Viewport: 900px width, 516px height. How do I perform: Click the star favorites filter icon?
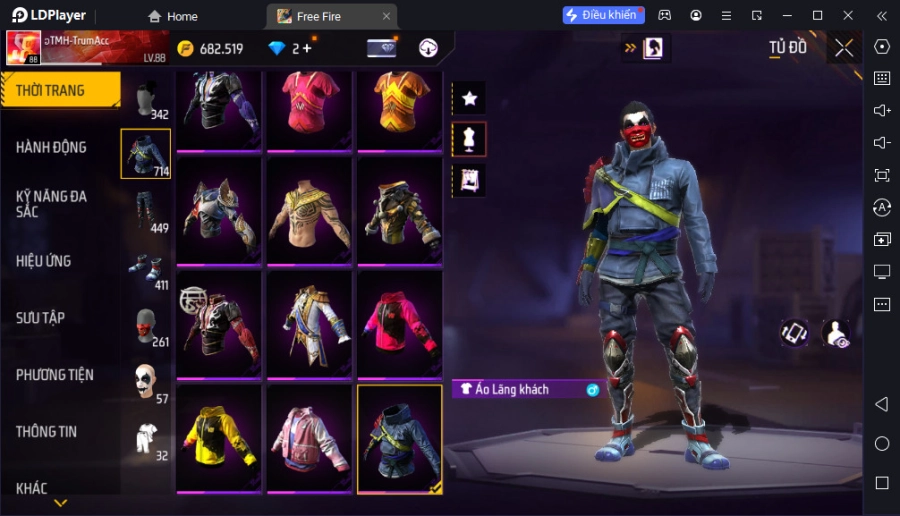coord(469,98)
